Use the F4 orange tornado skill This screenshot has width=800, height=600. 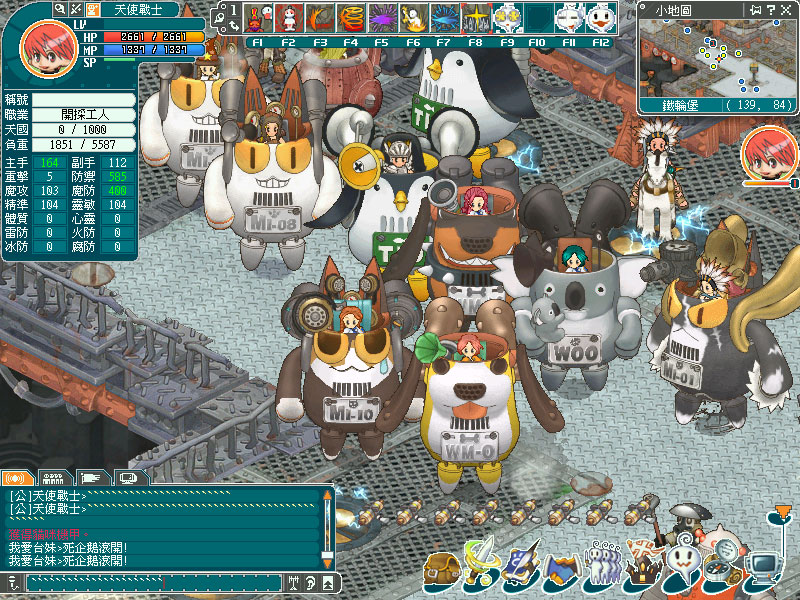tap(351, 17)
